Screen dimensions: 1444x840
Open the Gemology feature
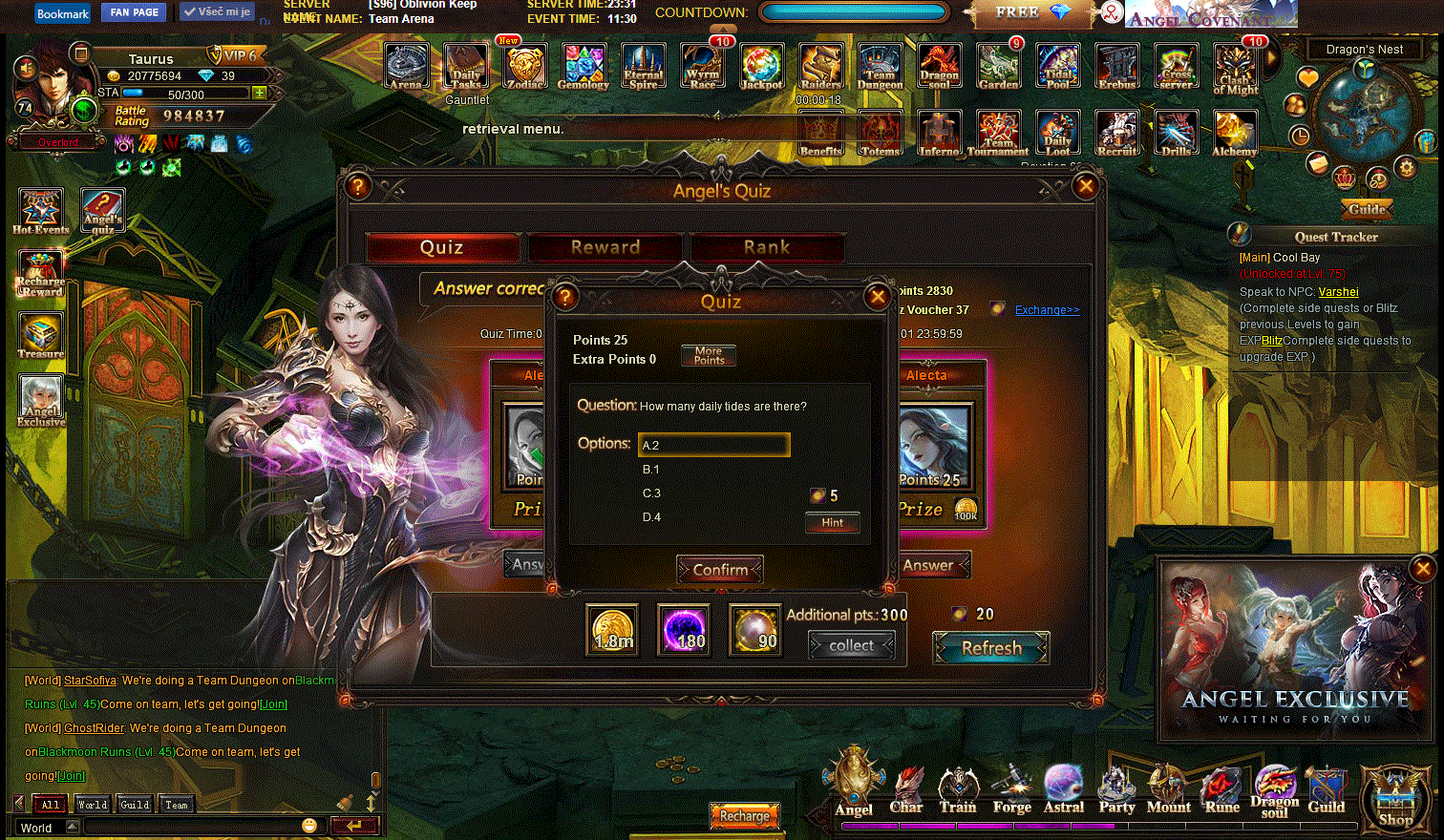[584, 67]
